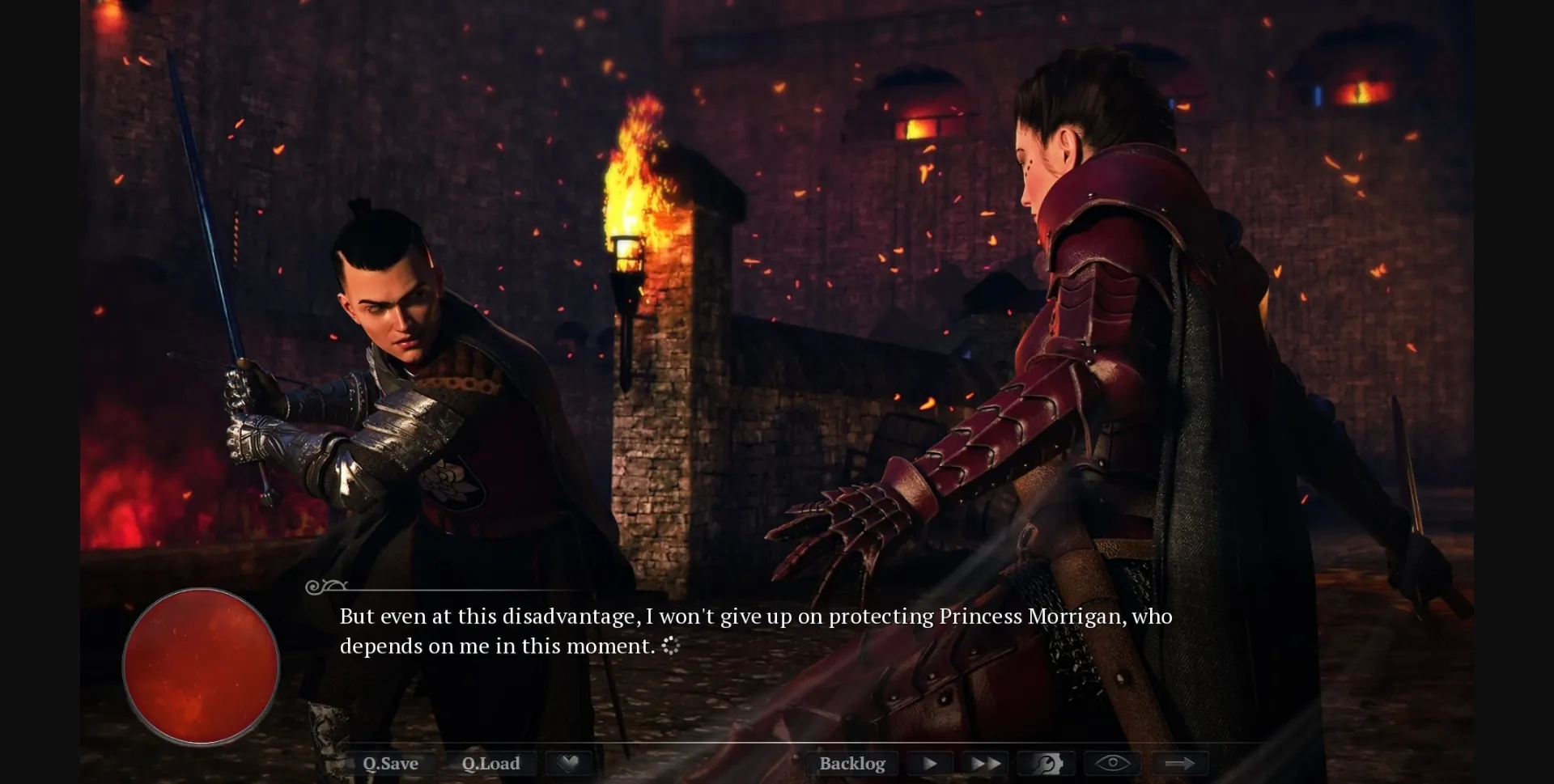Activate fast-forward skip with the double arrow

pos(985,763)
